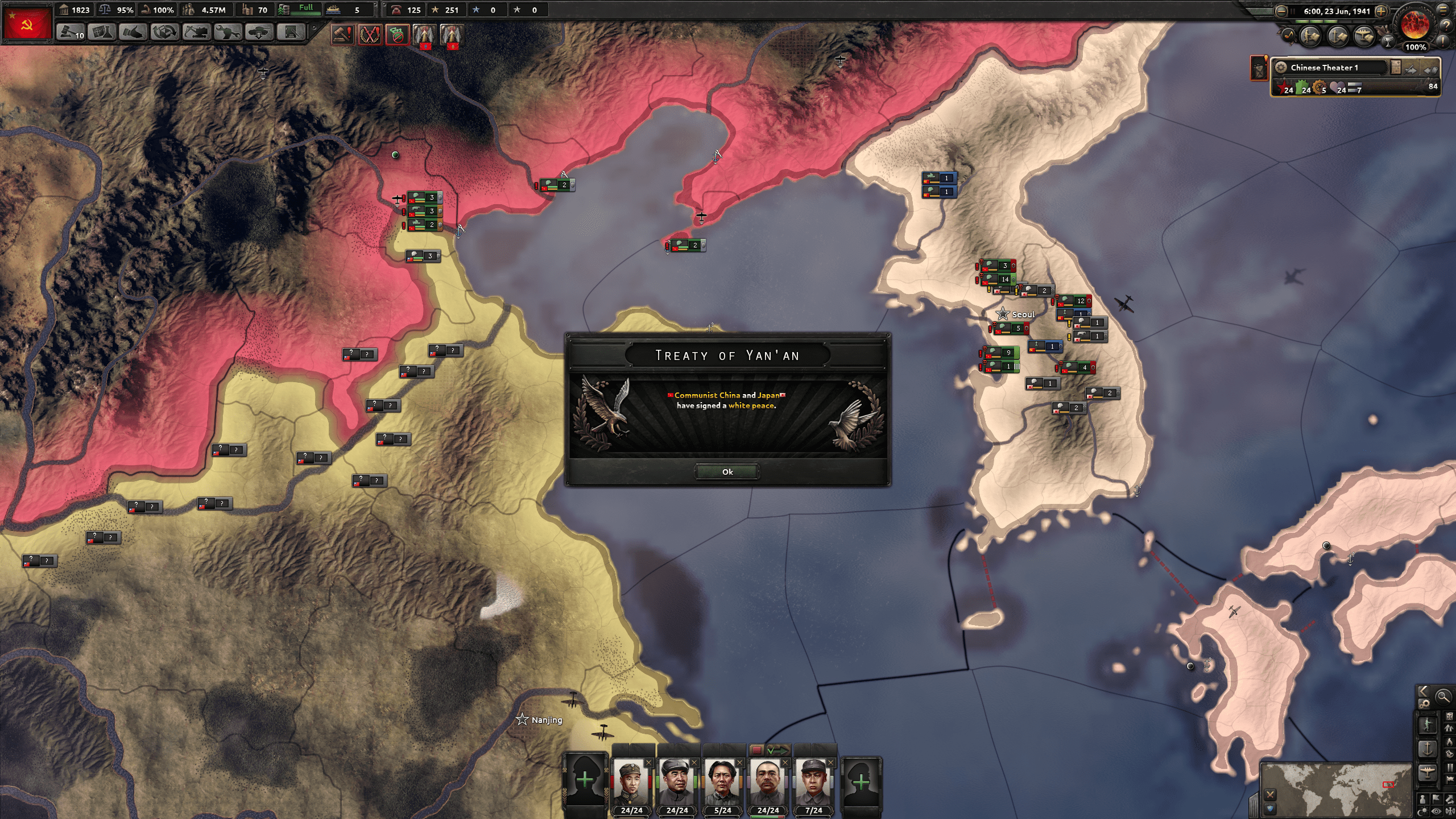1456x819 pixels.
Task: Open the Chinese Theater 1 settings gear
Action: pyautogui.click(x=1281, y=67)
